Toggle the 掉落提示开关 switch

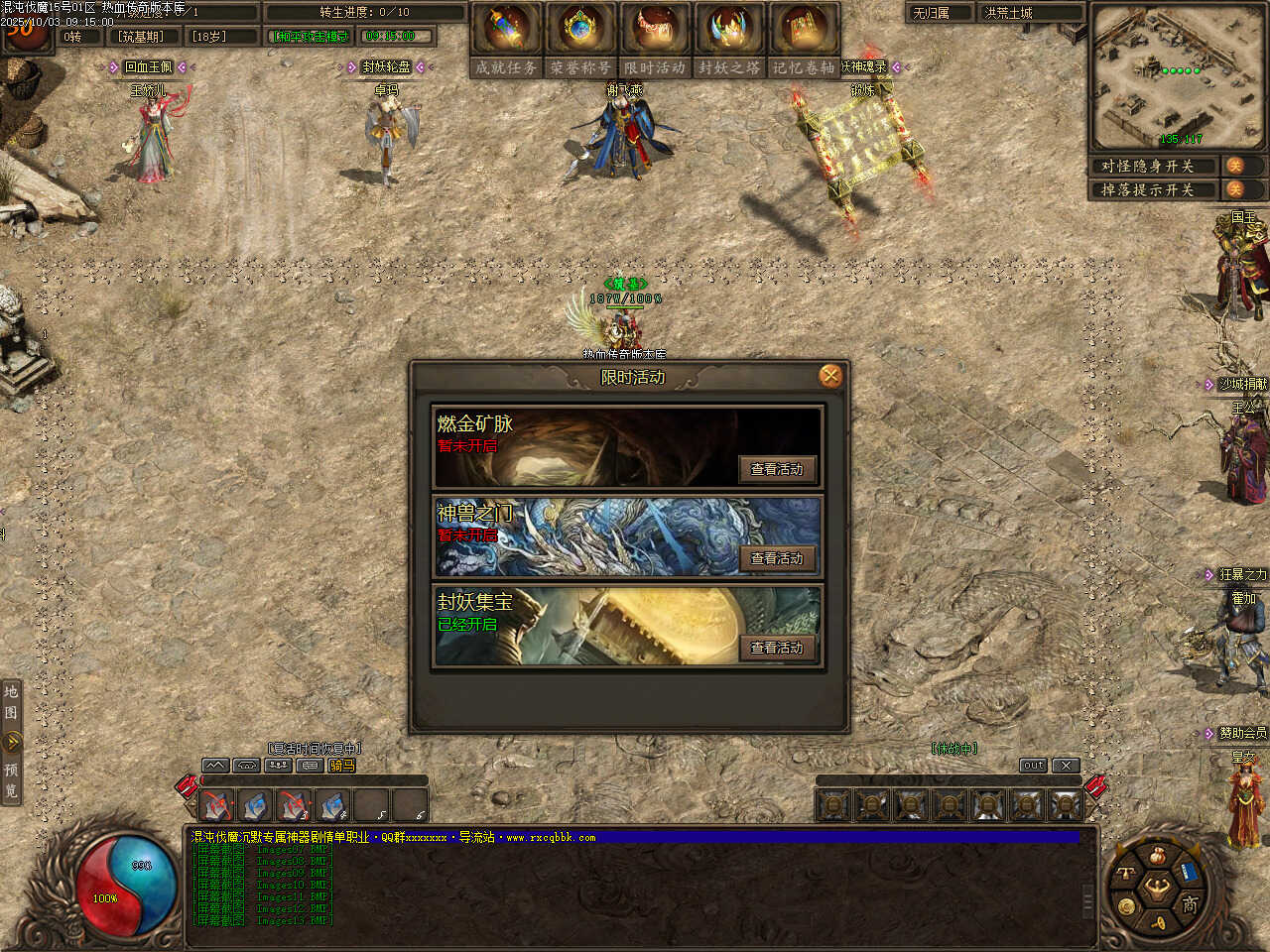[1235, 189]
